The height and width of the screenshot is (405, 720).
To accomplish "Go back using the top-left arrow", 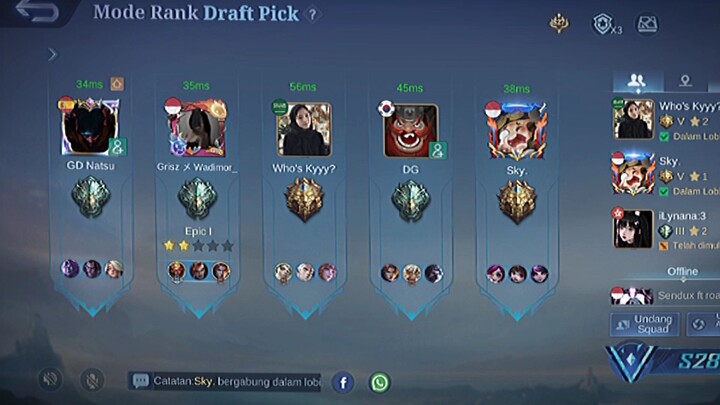I will click(37, 14).
